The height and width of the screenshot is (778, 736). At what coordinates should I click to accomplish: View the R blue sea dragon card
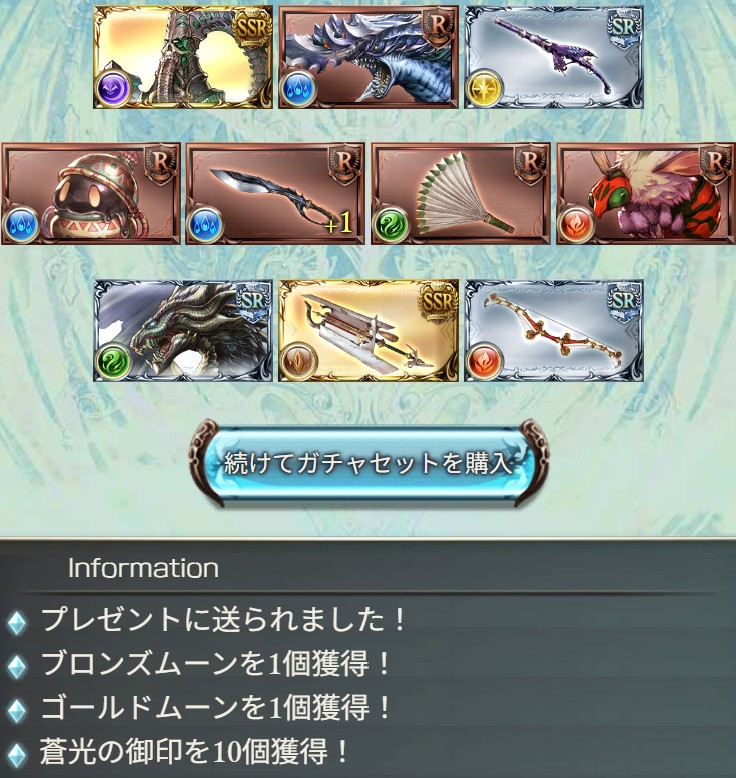[368, 58]
